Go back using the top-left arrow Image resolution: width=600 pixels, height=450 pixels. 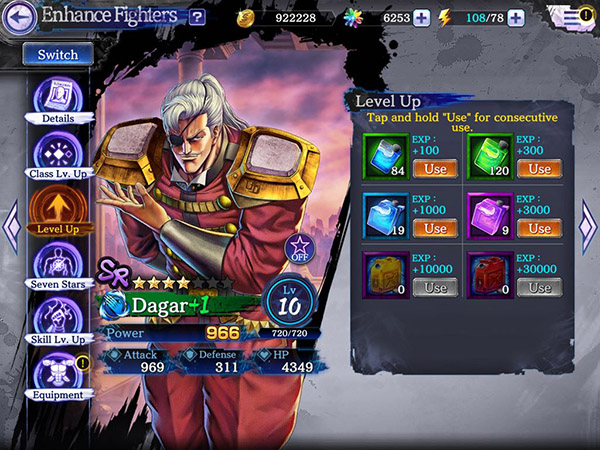pyautogui.click(x=20, y=16)
